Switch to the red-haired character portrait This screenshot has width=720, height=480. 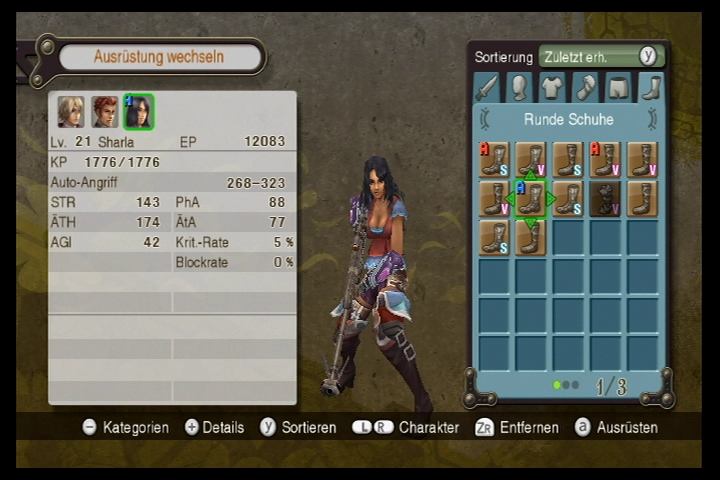tap(104, 112)
